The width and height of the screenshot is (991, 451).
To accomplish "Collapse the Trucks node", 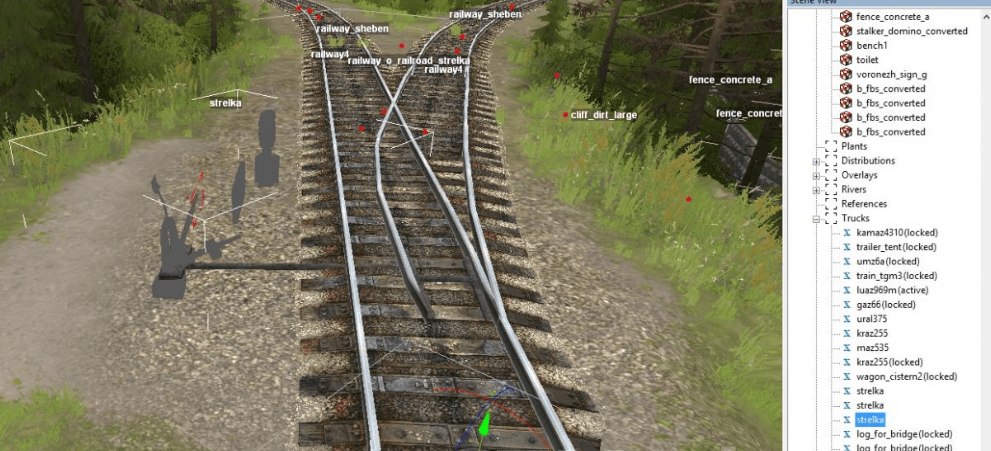I will (817, 218).
